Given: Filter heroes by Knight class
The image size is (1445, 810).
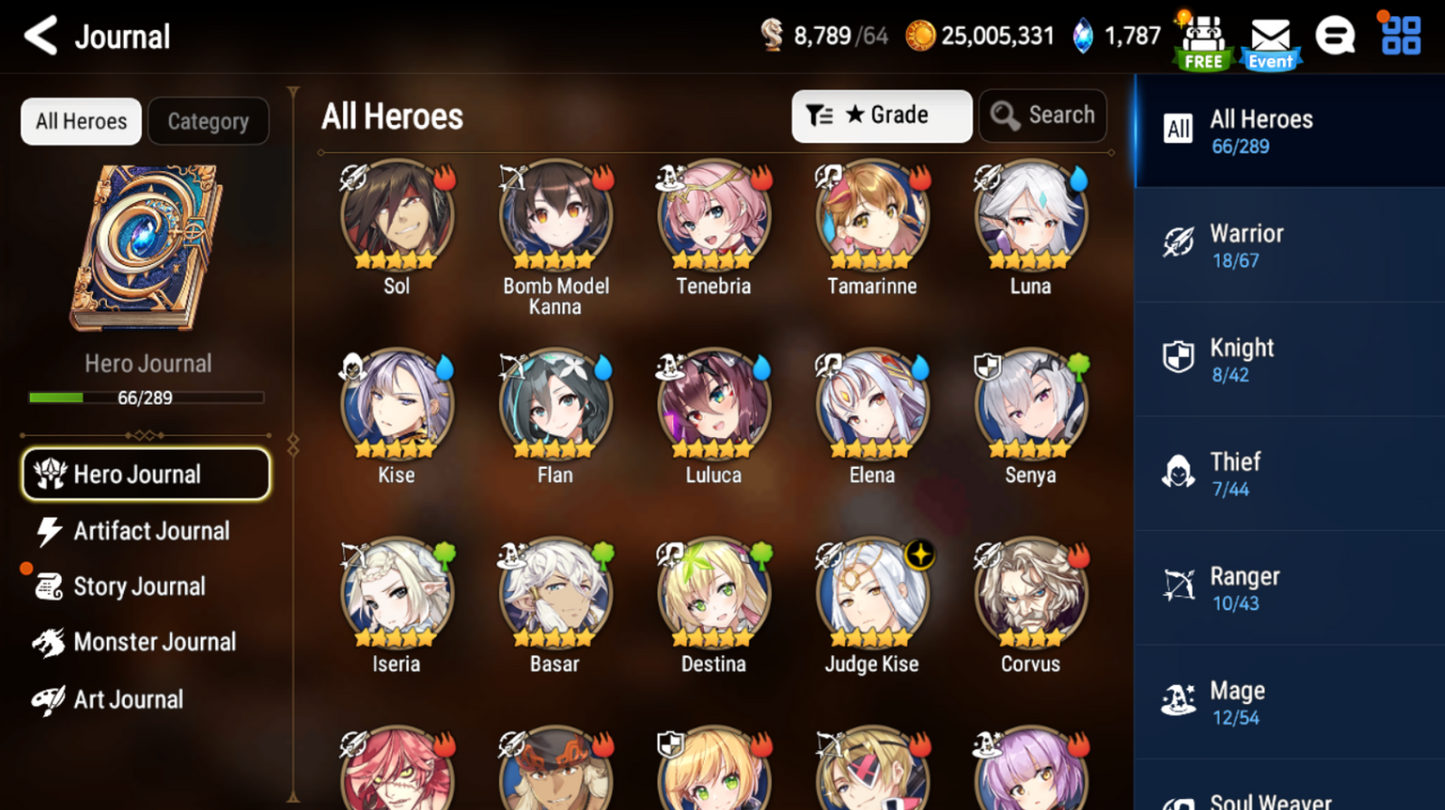Looking at the screenshot, I should (x=1288, y=360).
